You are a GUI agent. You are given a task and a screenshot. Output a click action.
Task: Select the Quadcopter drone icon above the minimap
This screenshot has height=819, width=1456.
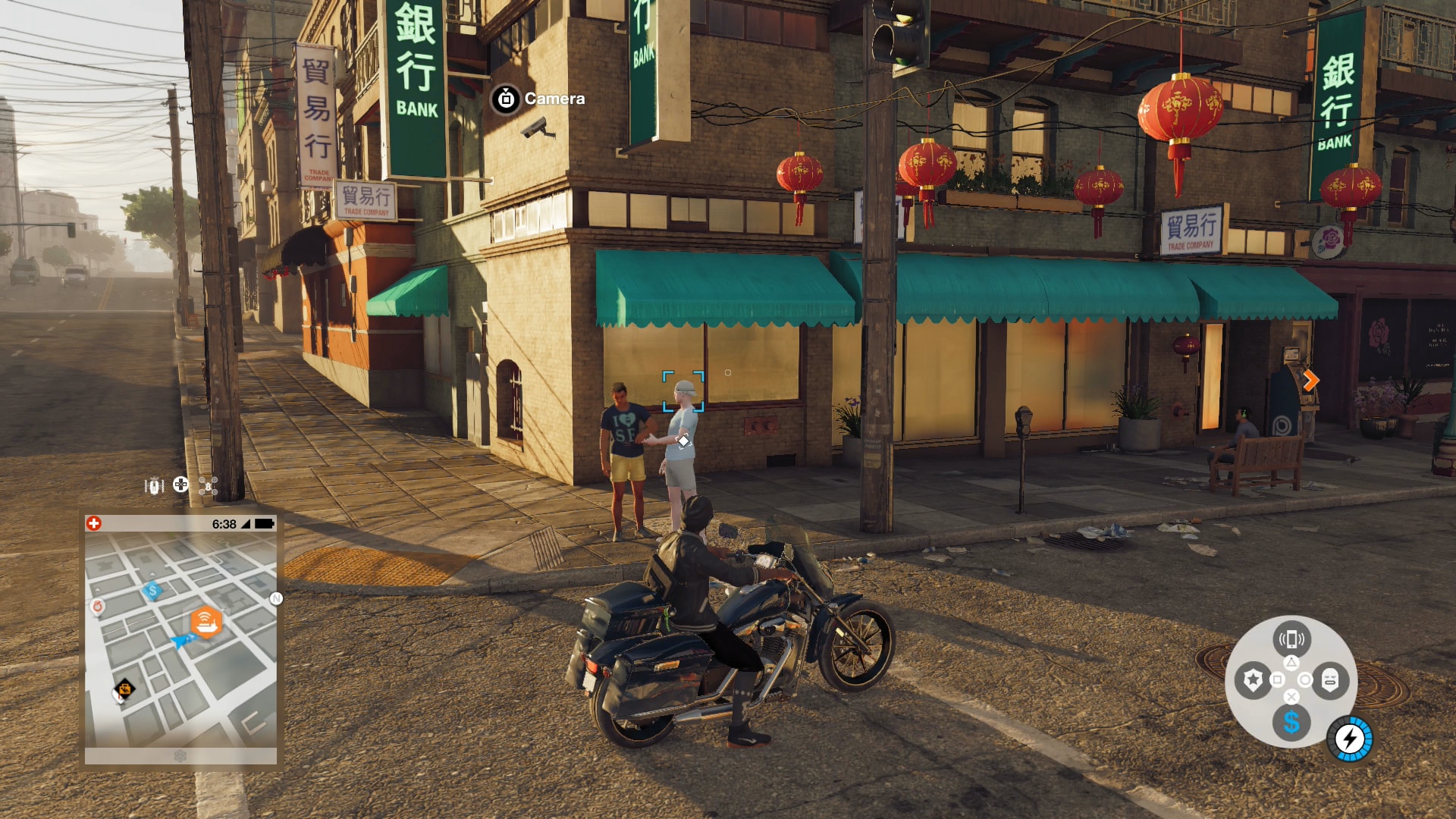click(209, 485)
